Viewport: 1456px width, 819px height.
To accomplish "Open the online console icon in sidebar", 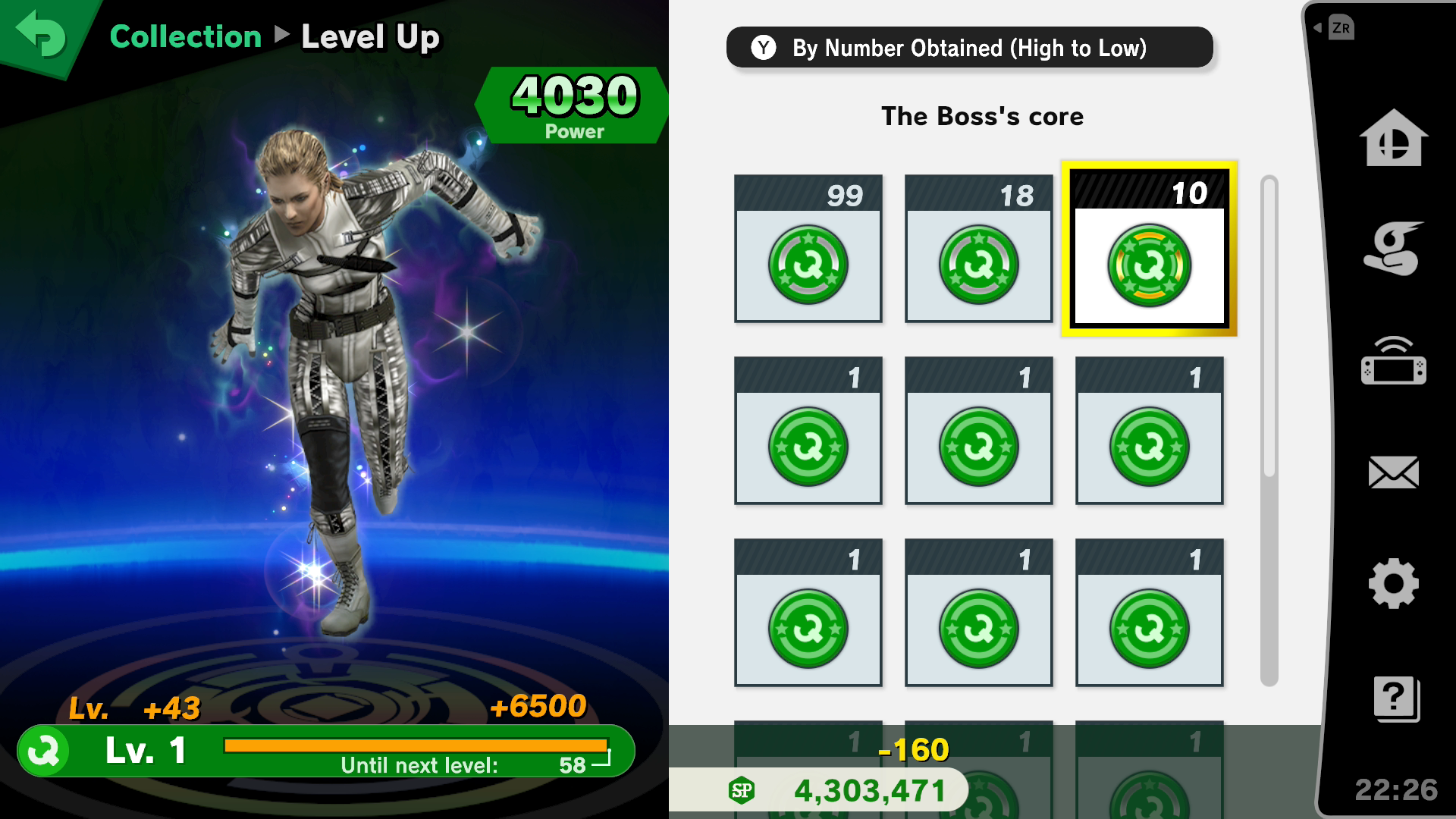I will coord(1393,361).
